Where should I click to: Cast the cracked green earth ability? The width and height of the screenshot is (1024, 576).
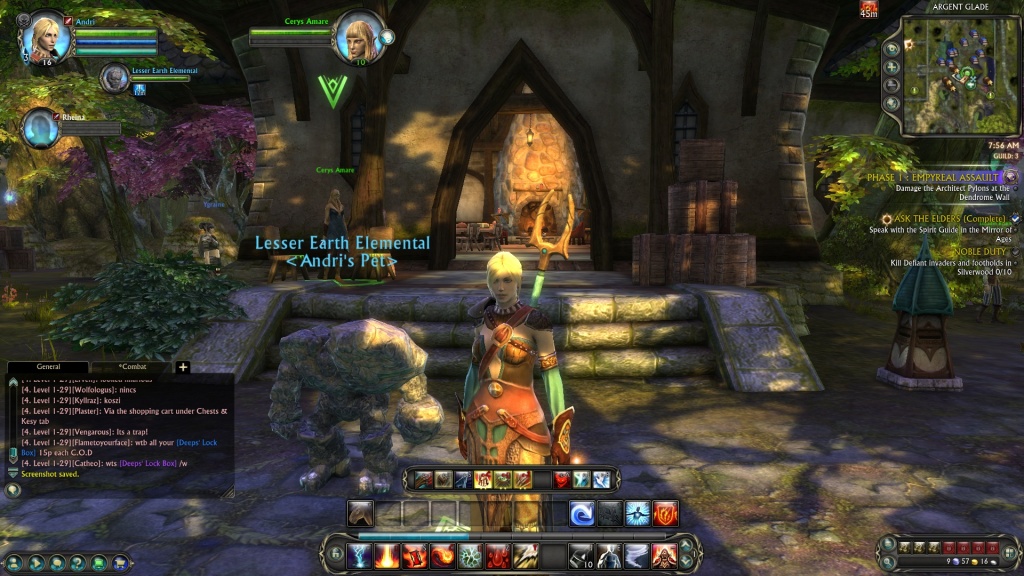click(x=470, y=555)
